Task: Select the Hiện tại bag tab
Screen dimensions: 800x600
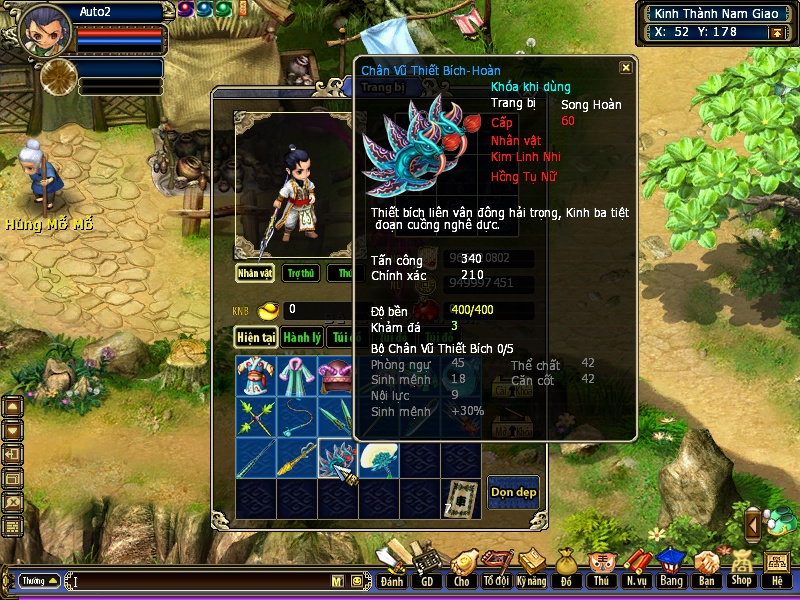Action: [x=256, y=337]
